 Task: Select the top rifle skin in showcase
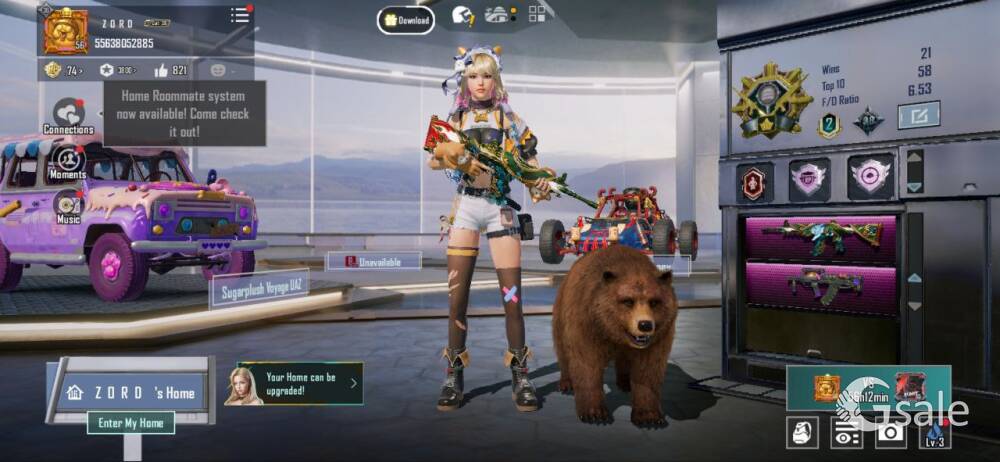tap(821, 237)
